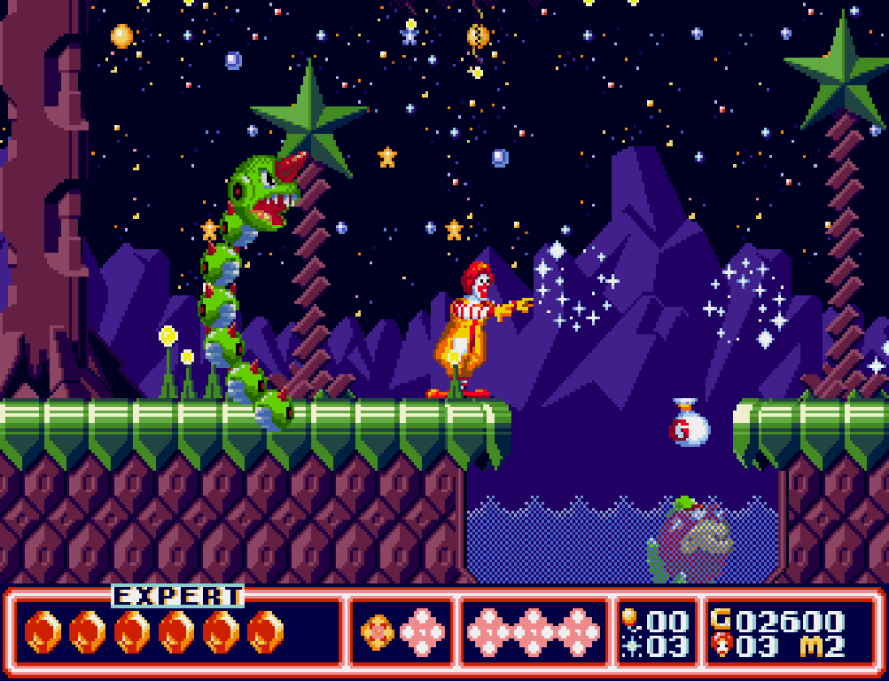Select the gold jewel in the item panel
889x681 pixels.
pos(376,632)
